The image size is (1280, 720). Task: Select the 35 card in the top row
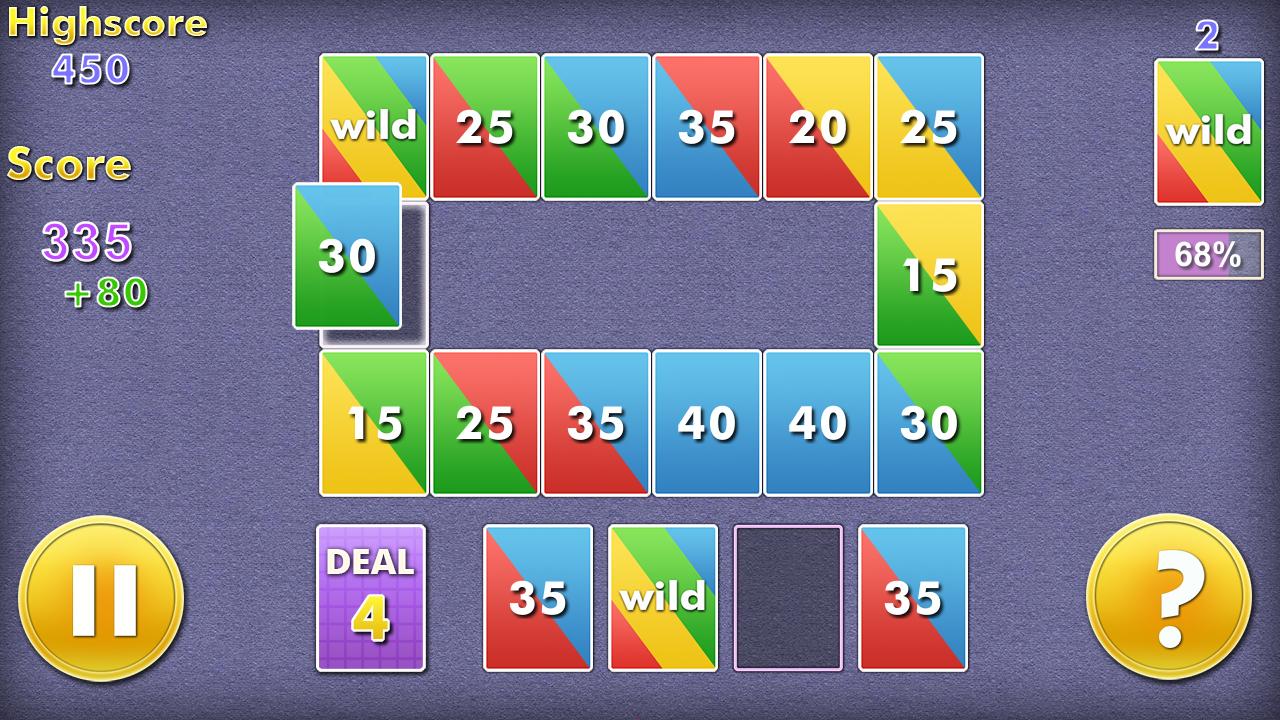707,125
